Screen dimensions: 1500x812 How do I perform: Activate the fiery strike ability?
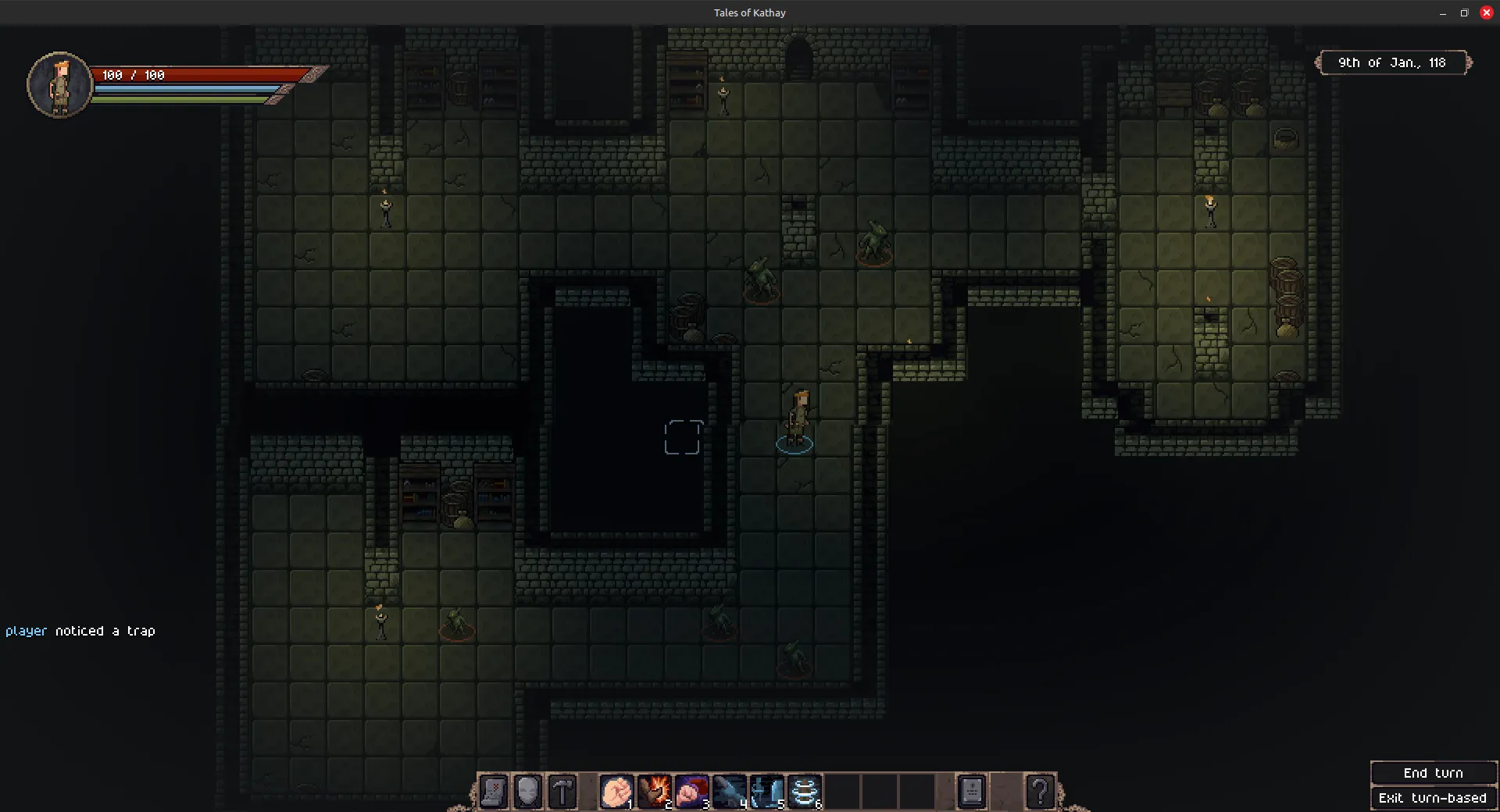[x=655, y=792]
